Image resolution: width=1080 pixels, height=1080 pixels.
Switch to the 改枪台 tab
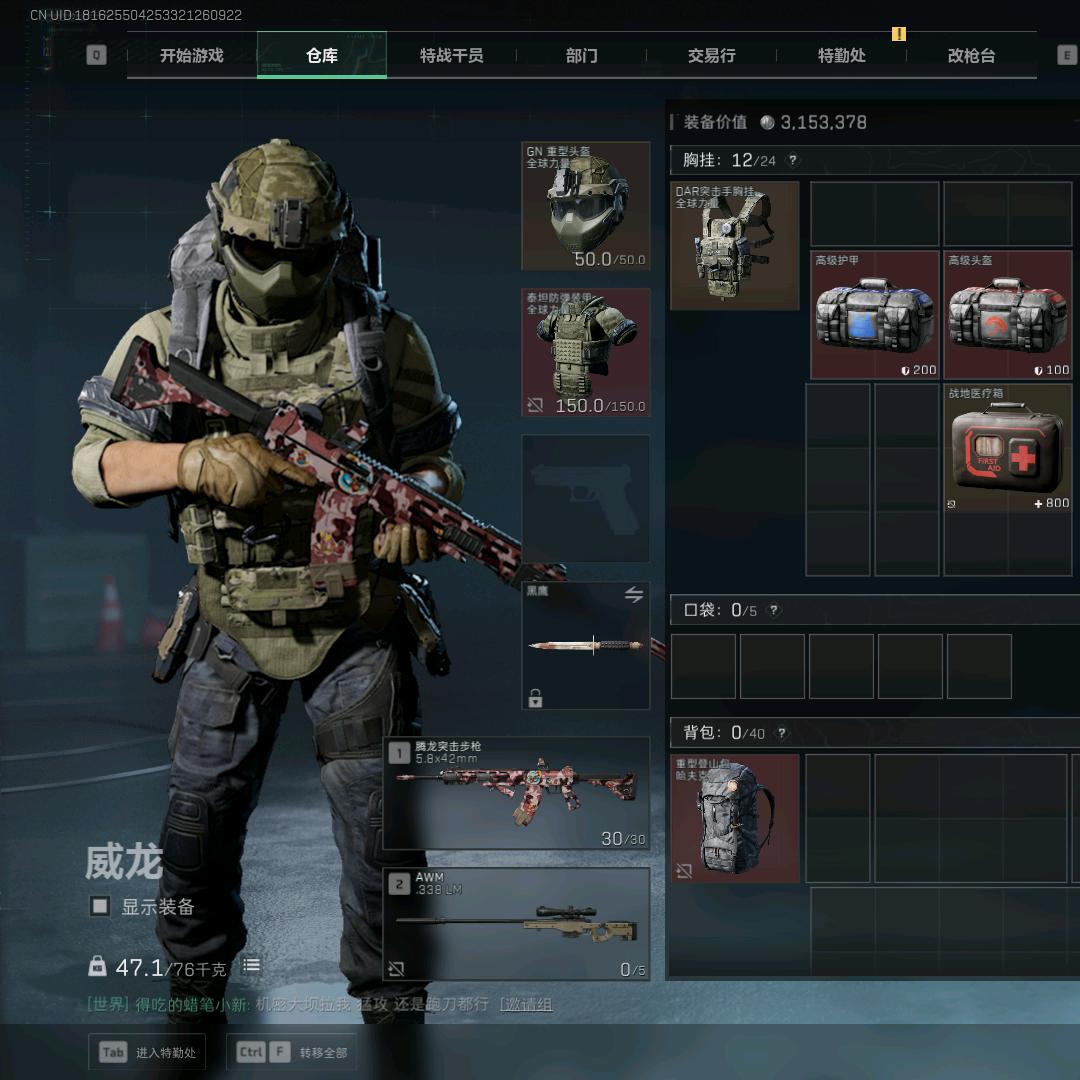pos(971,56)
